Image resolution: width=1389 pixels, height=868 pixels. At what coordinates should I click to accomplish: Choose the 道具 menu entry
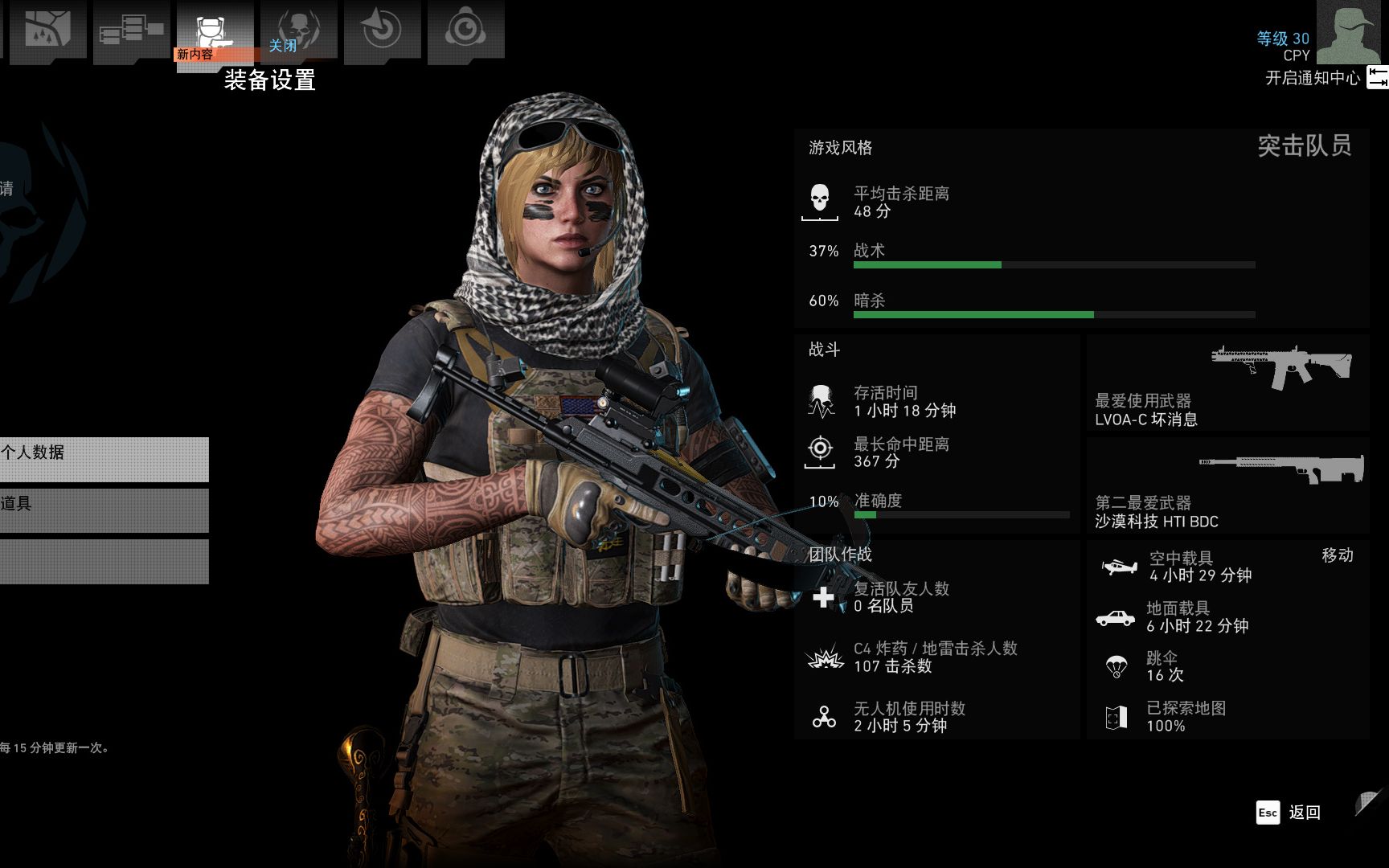click(104, 510)
